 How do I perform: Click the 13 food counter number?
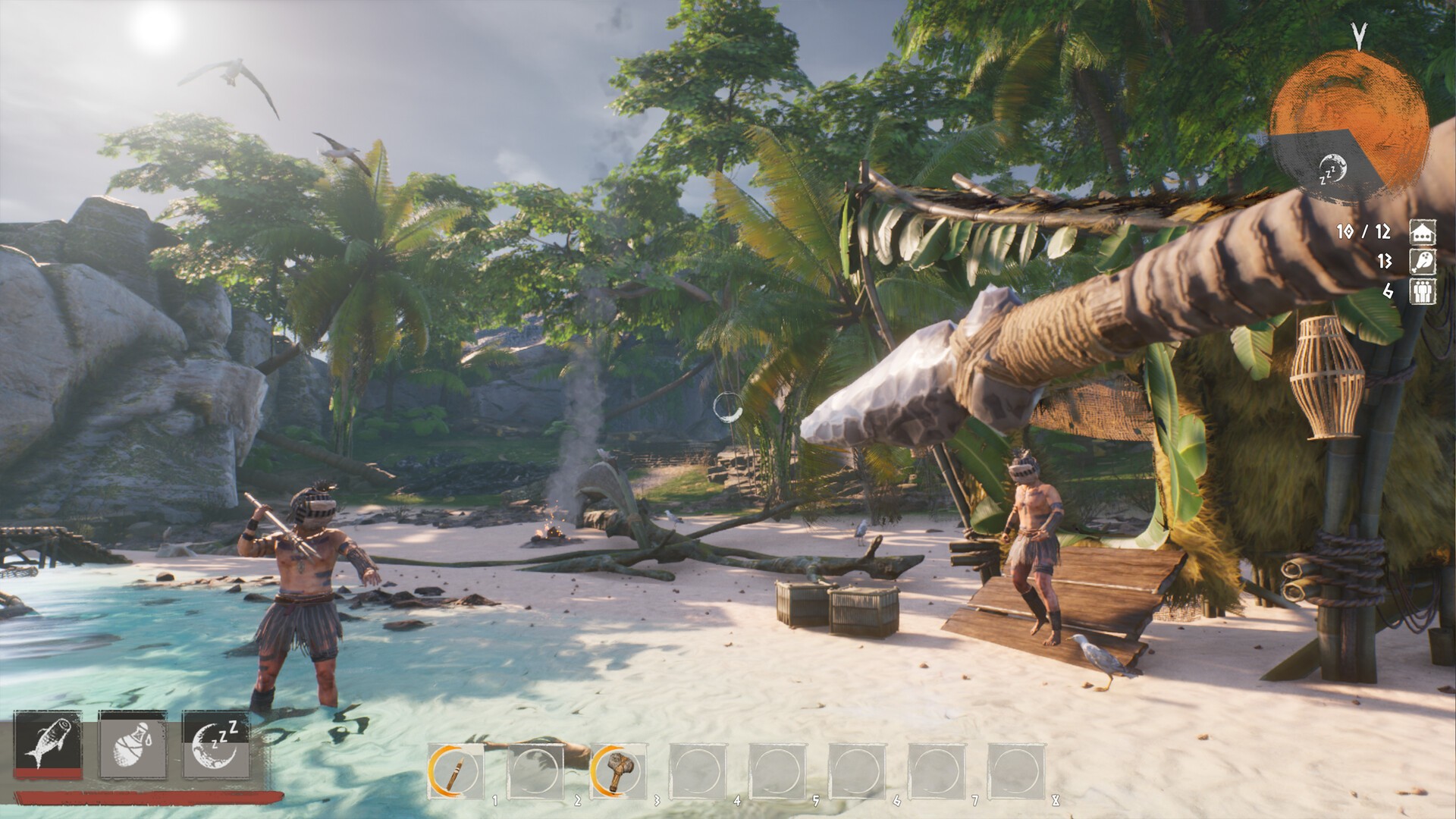[x=1385, y=260]
